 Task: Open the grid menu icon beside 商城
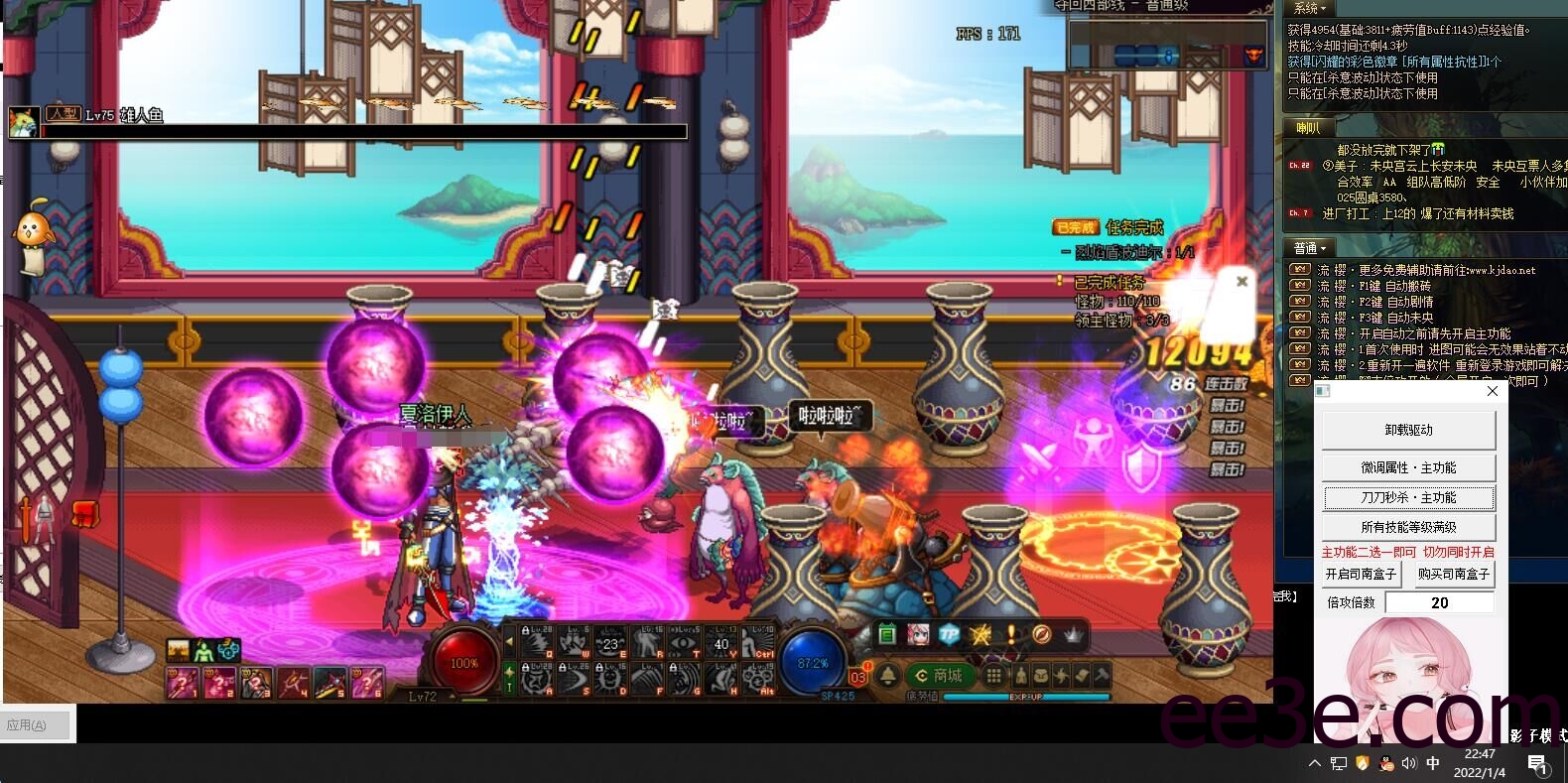click(993, 676)
